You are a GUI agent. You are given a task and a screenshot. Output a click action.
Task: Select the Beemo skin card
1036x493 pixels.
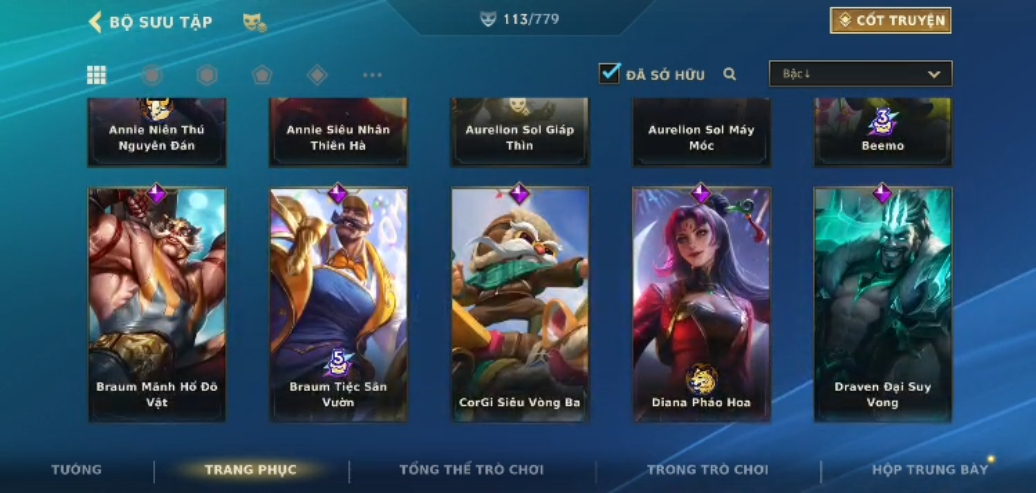click(882, 133)
